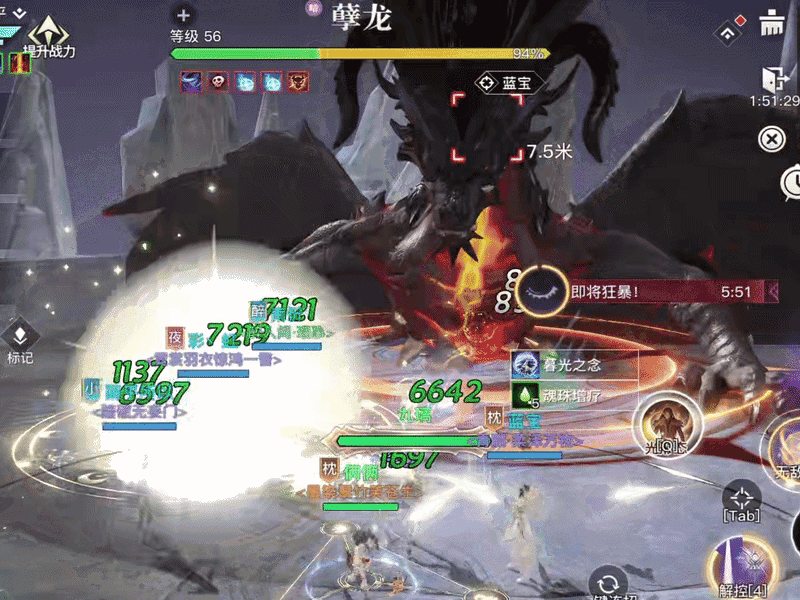The image size is (800, 600).
Task: Click the circled X button
Action: 771,138
